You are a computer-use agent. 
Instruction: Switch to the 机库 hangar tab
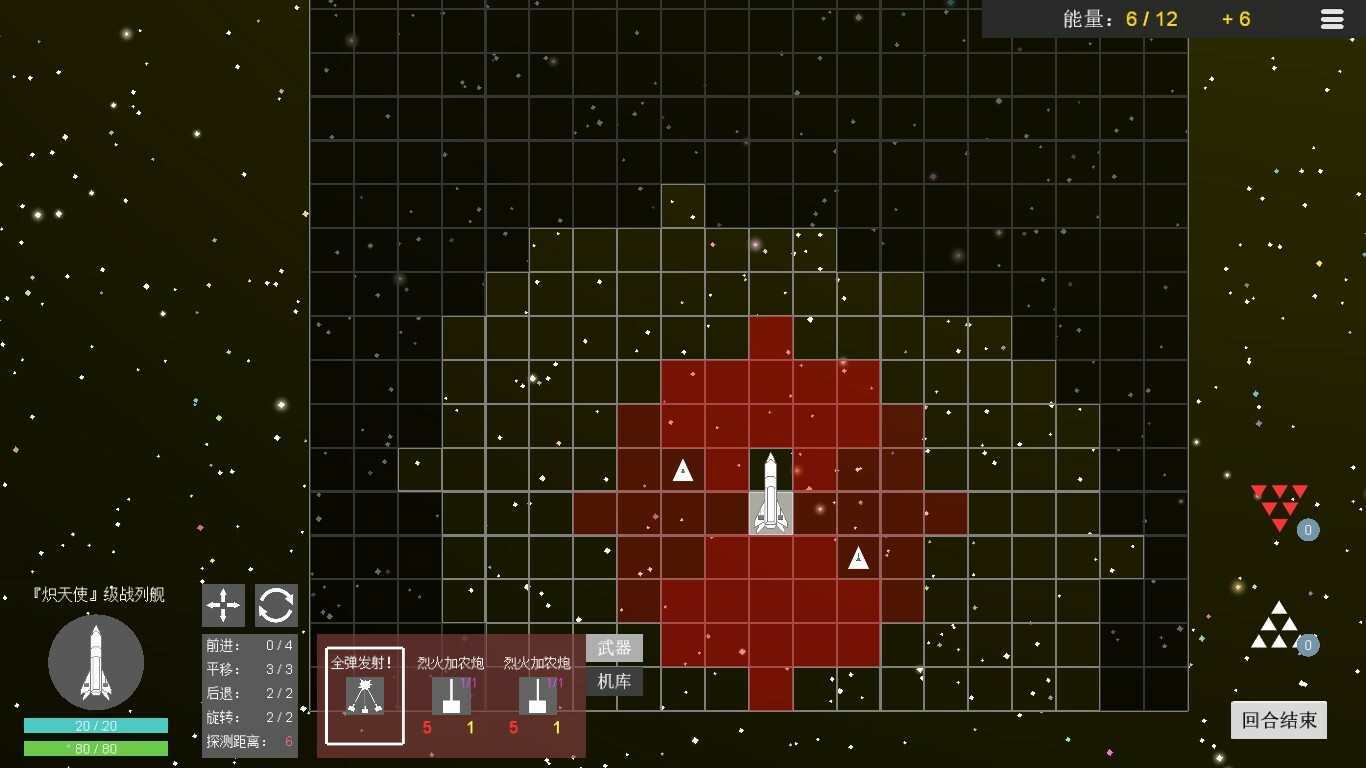[614, 681]
